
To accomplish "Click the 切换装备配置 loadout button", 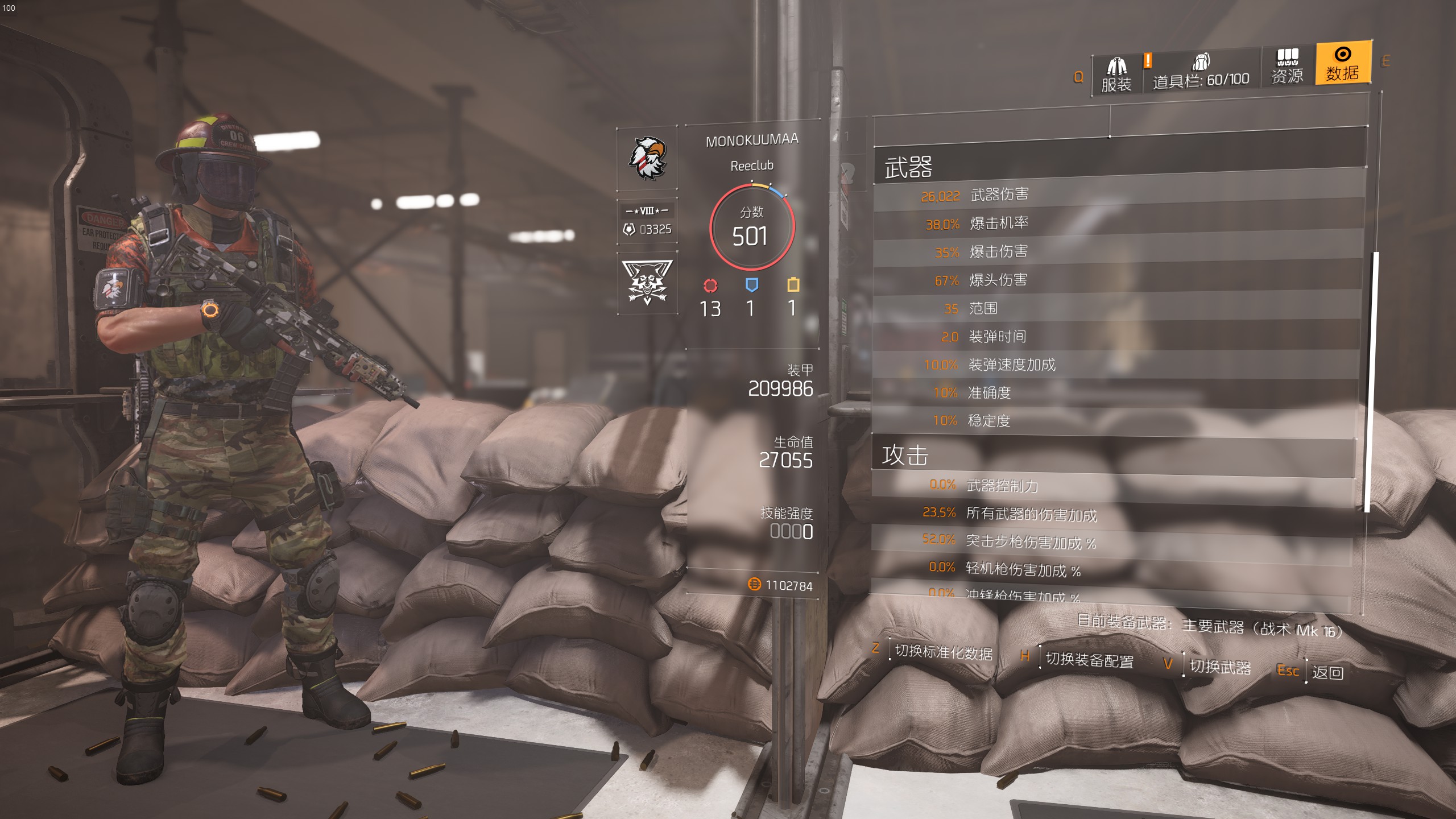I will tap(1089, 660).
